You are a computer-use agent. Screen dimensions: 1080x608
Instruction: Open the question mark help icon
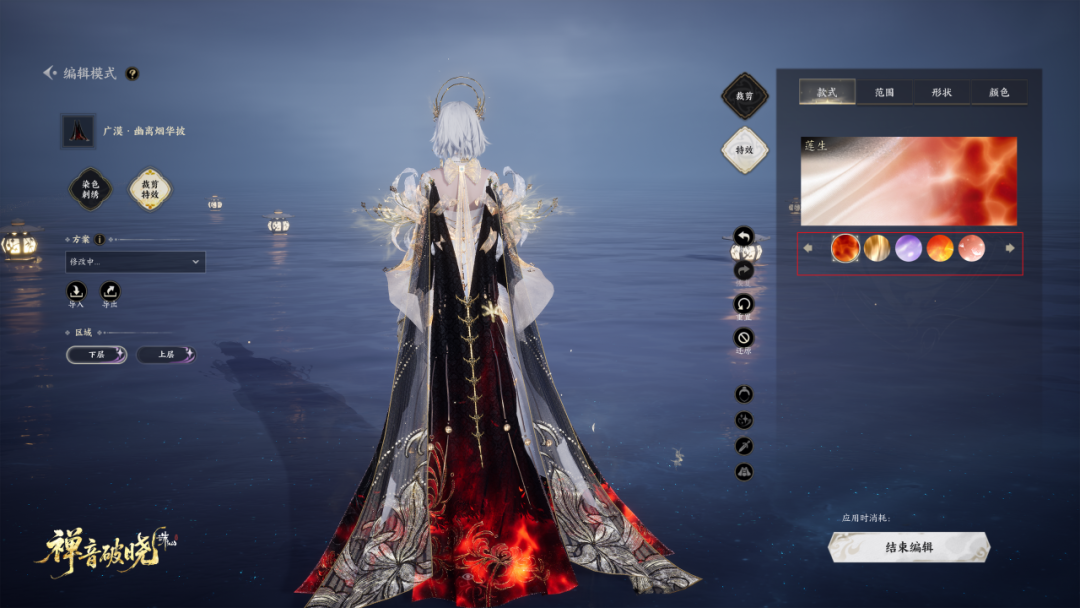132,73
